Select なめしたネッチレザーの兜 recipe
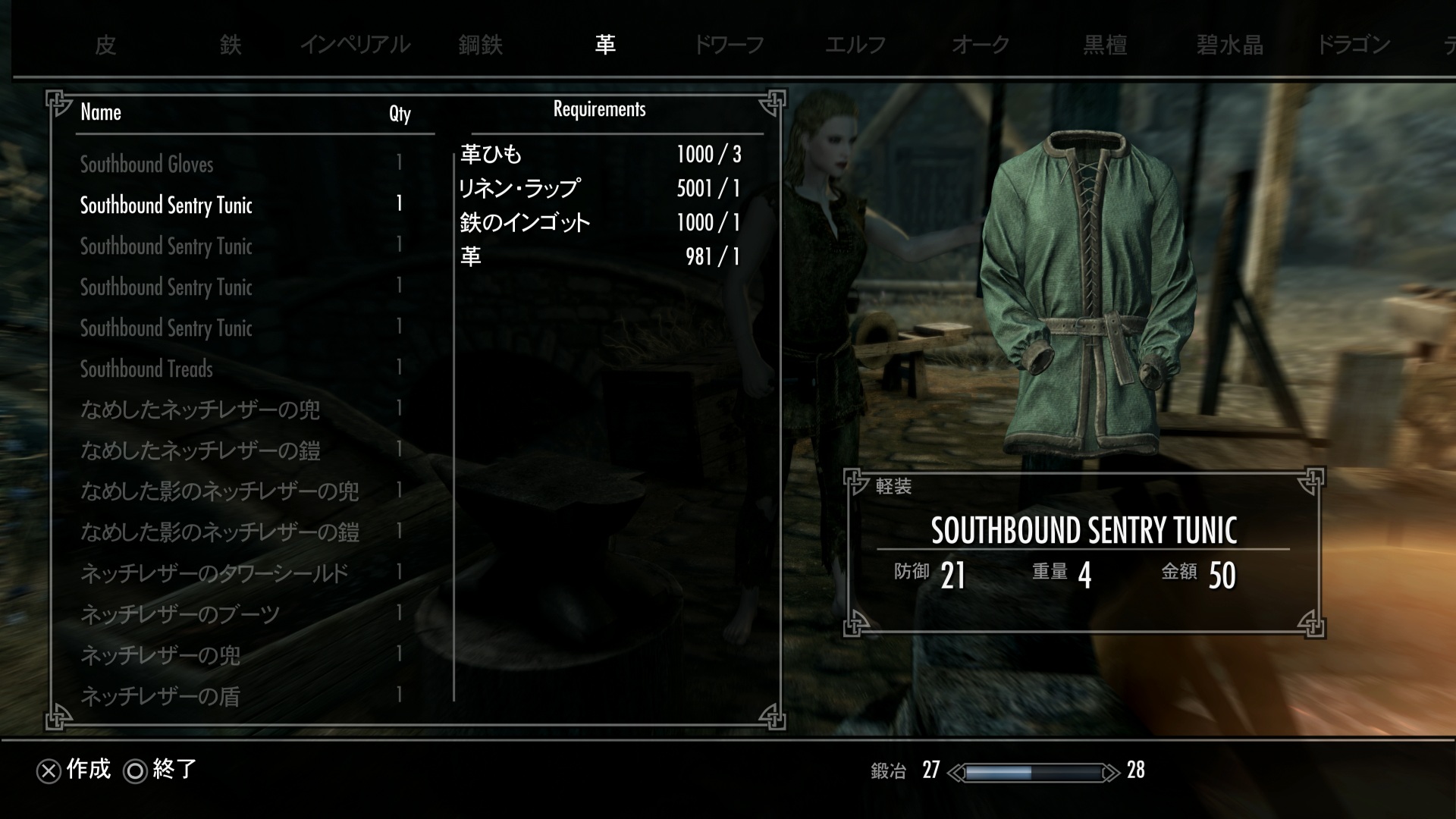 pos(200,410)
